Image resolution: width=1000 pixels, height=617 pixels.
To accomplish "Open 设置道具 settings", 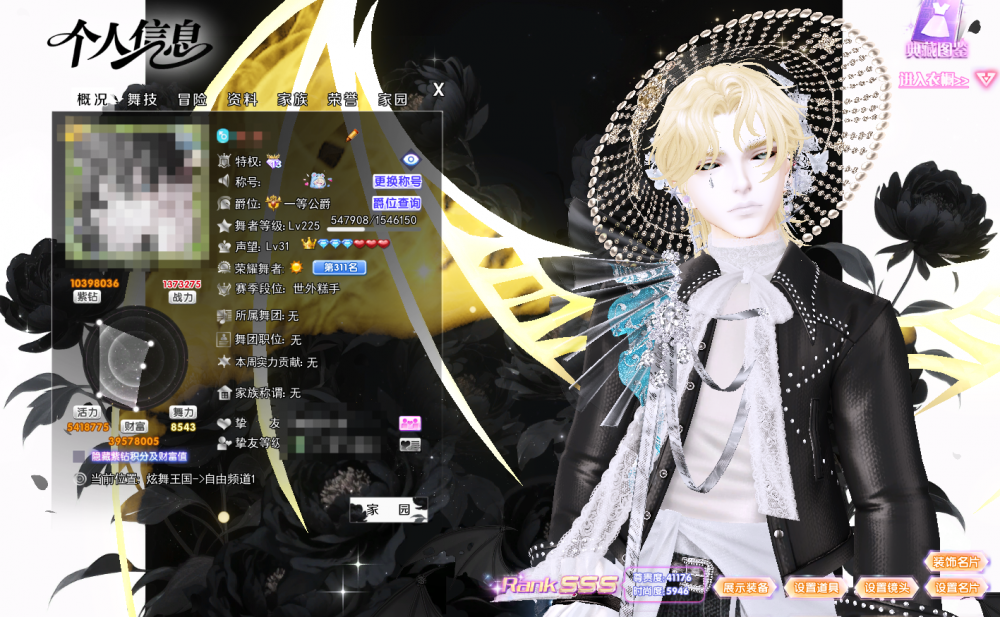I will click(815, 588).
